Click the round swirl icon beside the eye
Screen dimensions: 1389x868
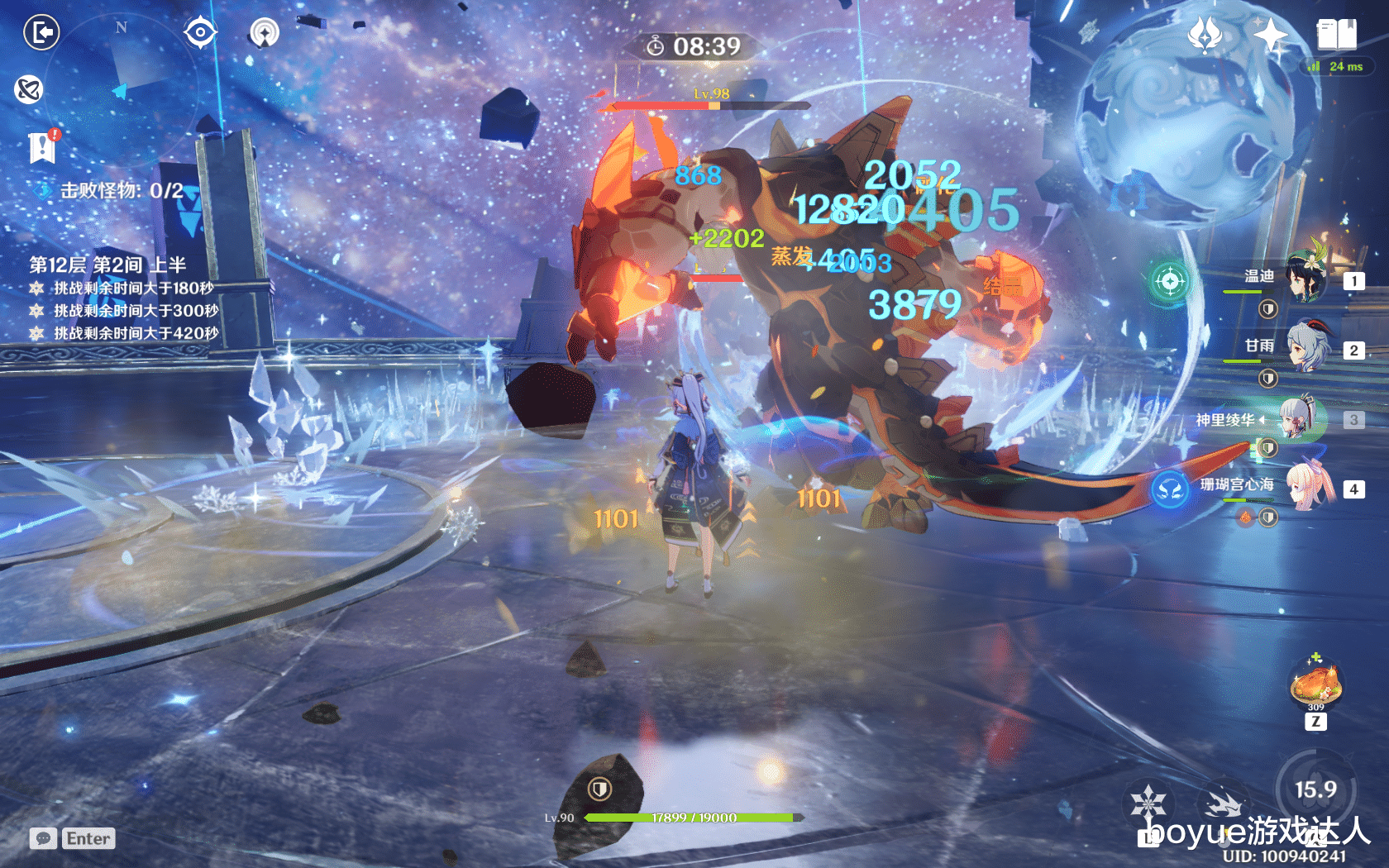click(x=265, y=33)
